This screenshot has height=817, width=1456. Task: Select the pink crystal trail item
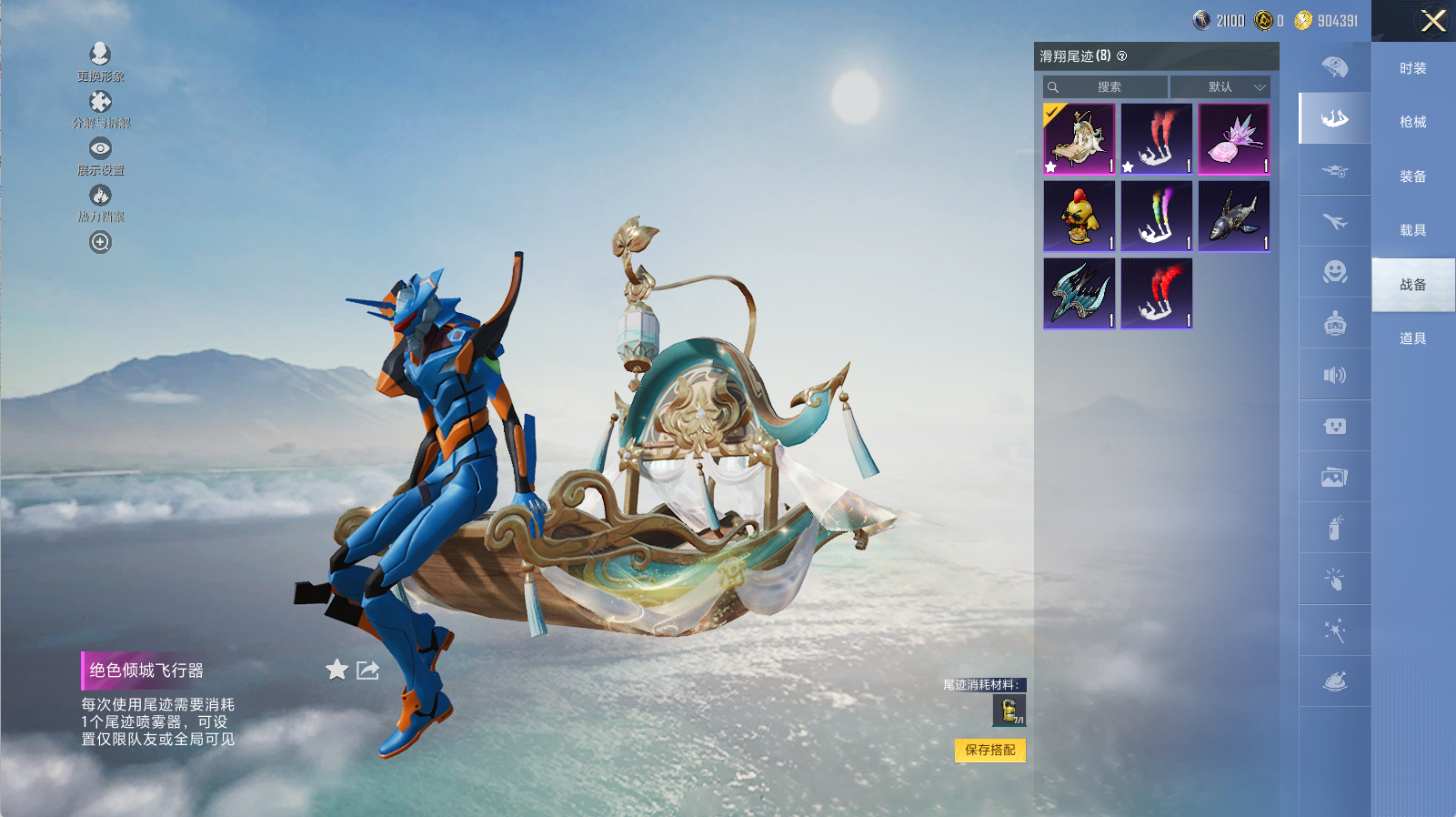(x=1233, y=139)
